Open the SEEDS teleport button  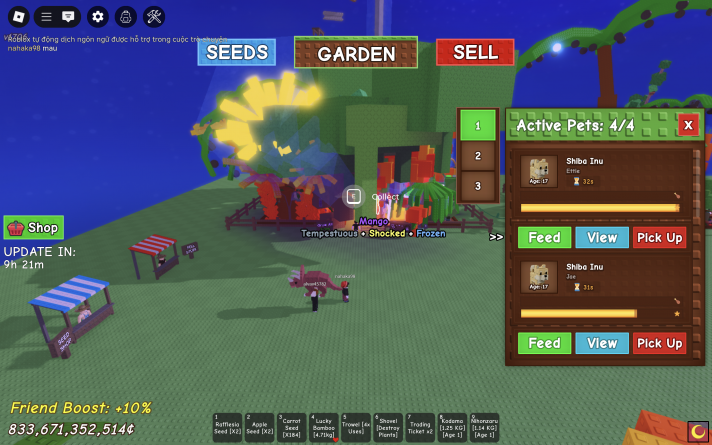coord(236,52)
